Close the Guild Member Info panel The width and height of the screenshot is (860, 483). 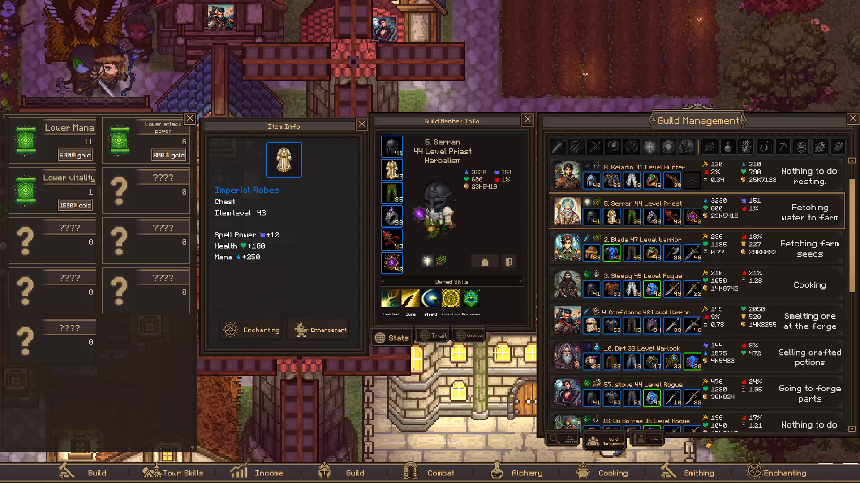pos(528,120)
